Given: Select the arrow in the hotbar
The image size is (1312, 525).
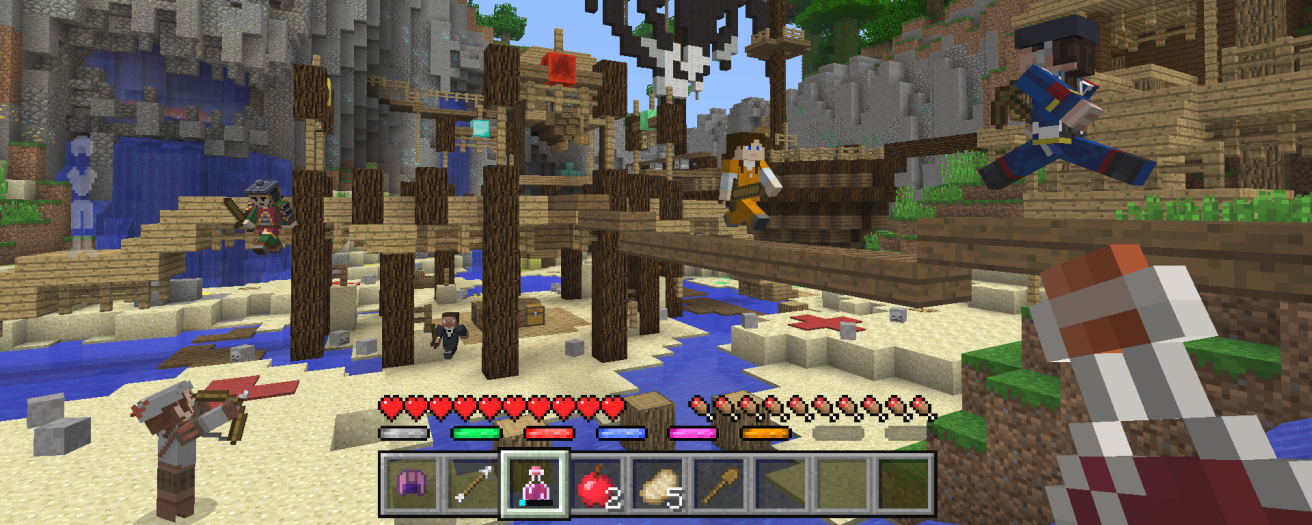Looking at the screenshot, I should pyautogui.click(x=471, y=484).
